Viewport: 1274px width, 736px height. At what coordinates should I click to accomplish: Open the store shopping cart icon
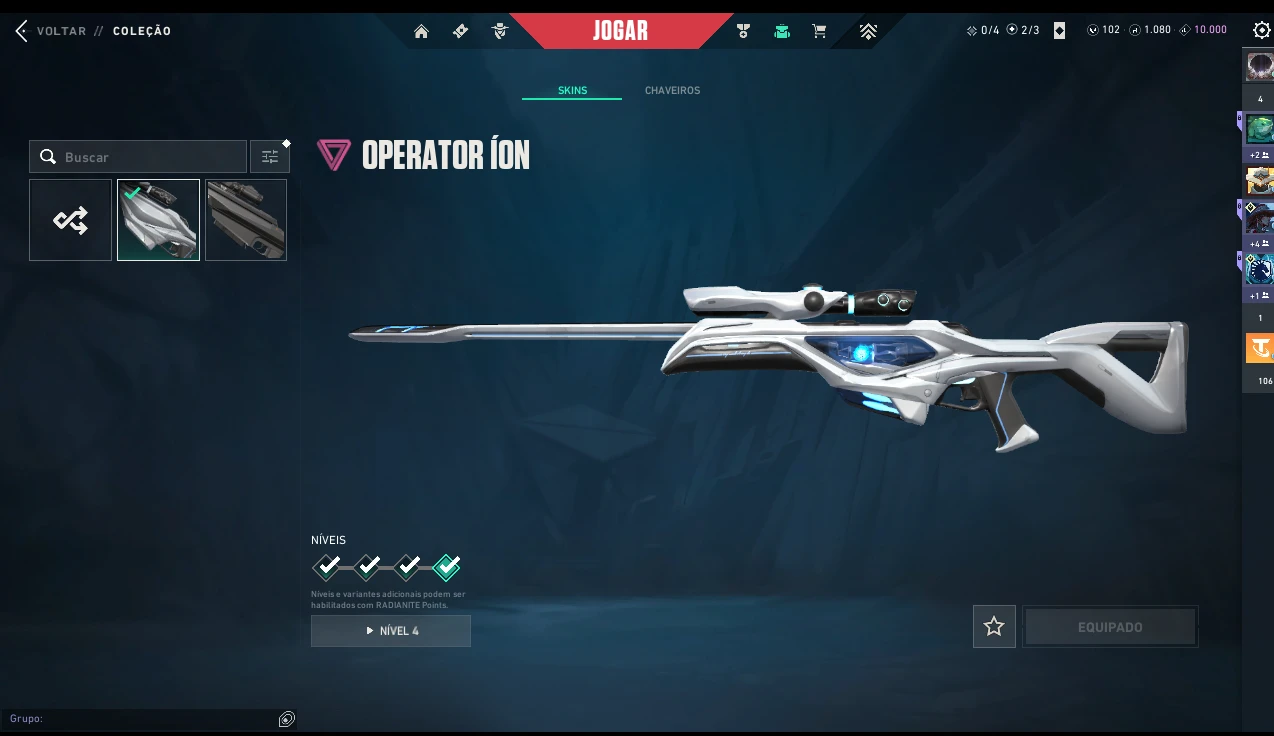tap(820, 31)
